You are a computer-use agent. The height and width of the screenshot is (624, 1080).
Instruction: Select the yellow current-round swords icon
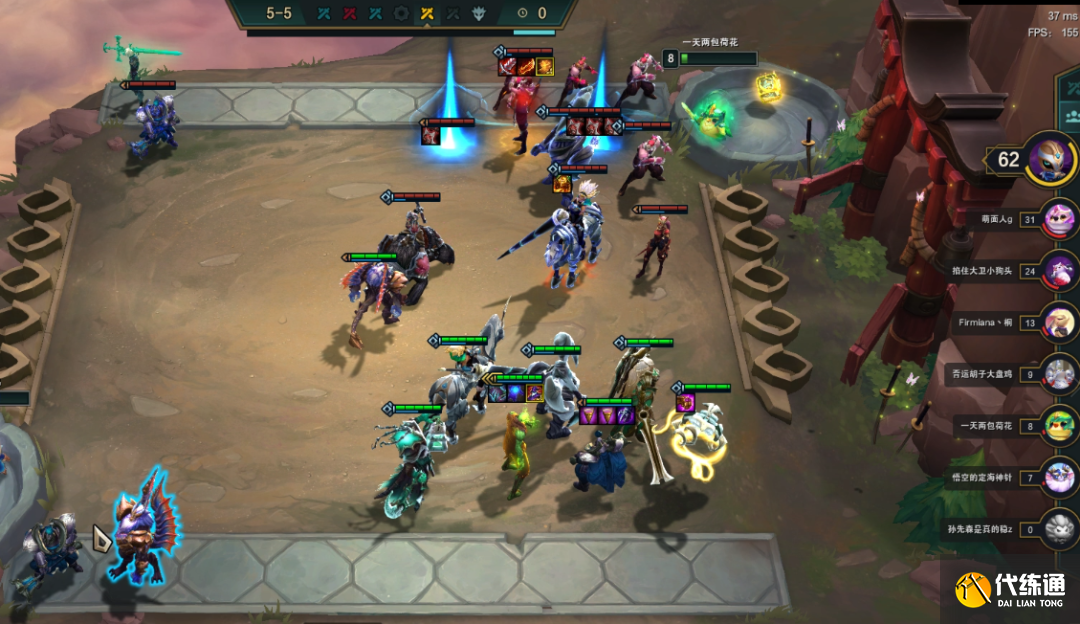pos(427,13)
